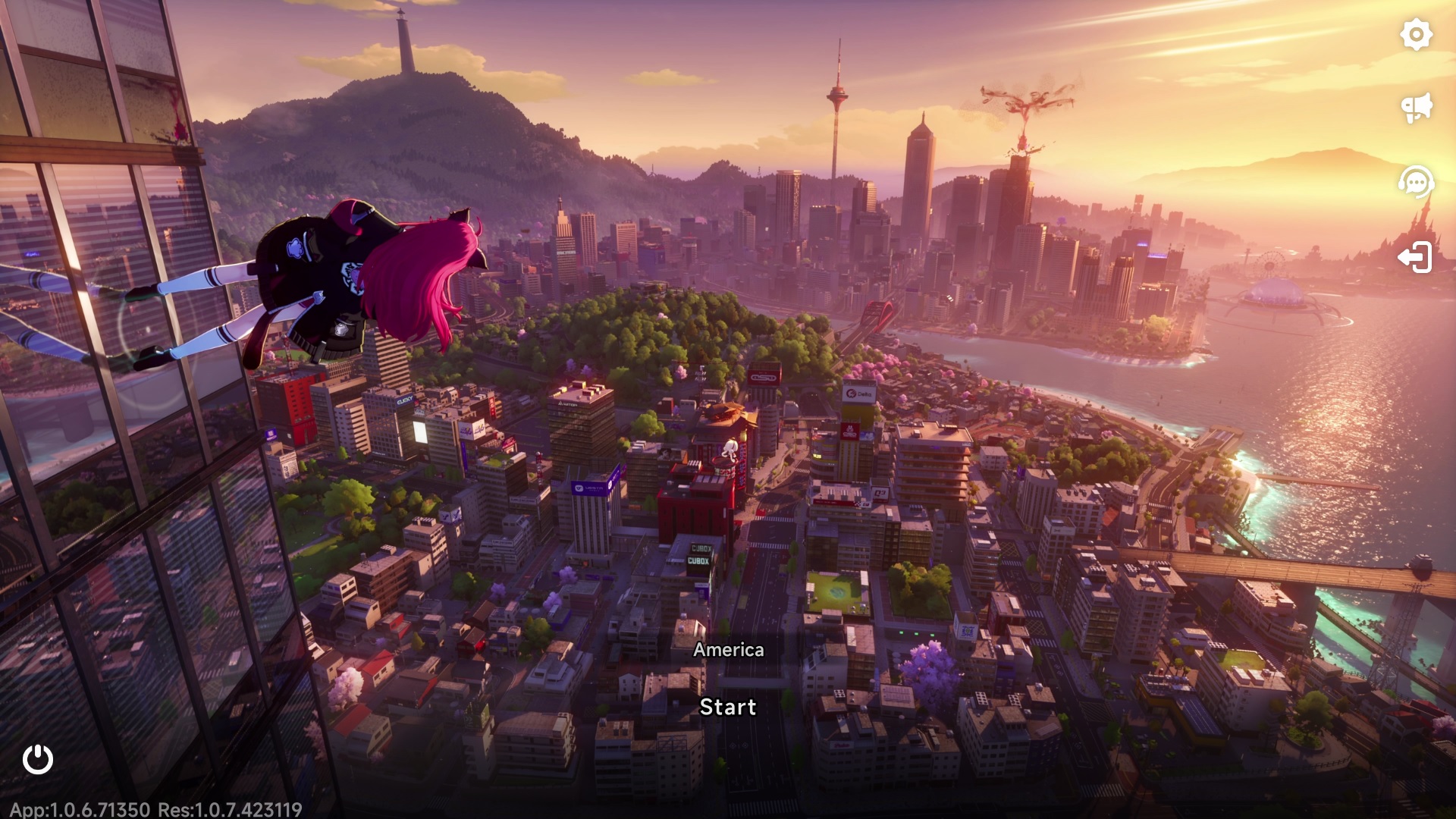The image size is (1456, 819).
Task: Open customer support chat bubble icon
Action: coord(1416,182)
